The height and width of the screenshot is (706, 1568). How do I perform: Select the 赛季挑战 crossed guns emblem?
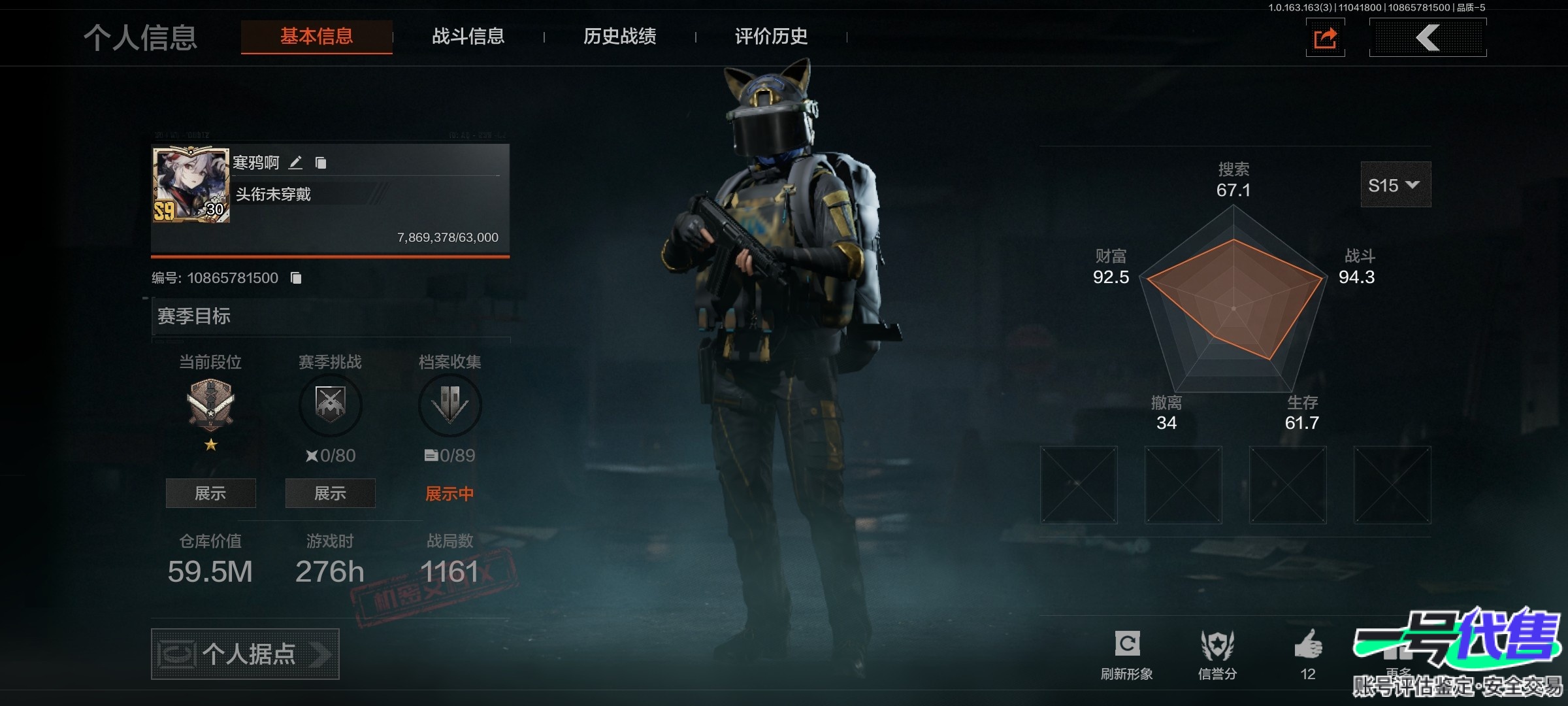[330, 405]
